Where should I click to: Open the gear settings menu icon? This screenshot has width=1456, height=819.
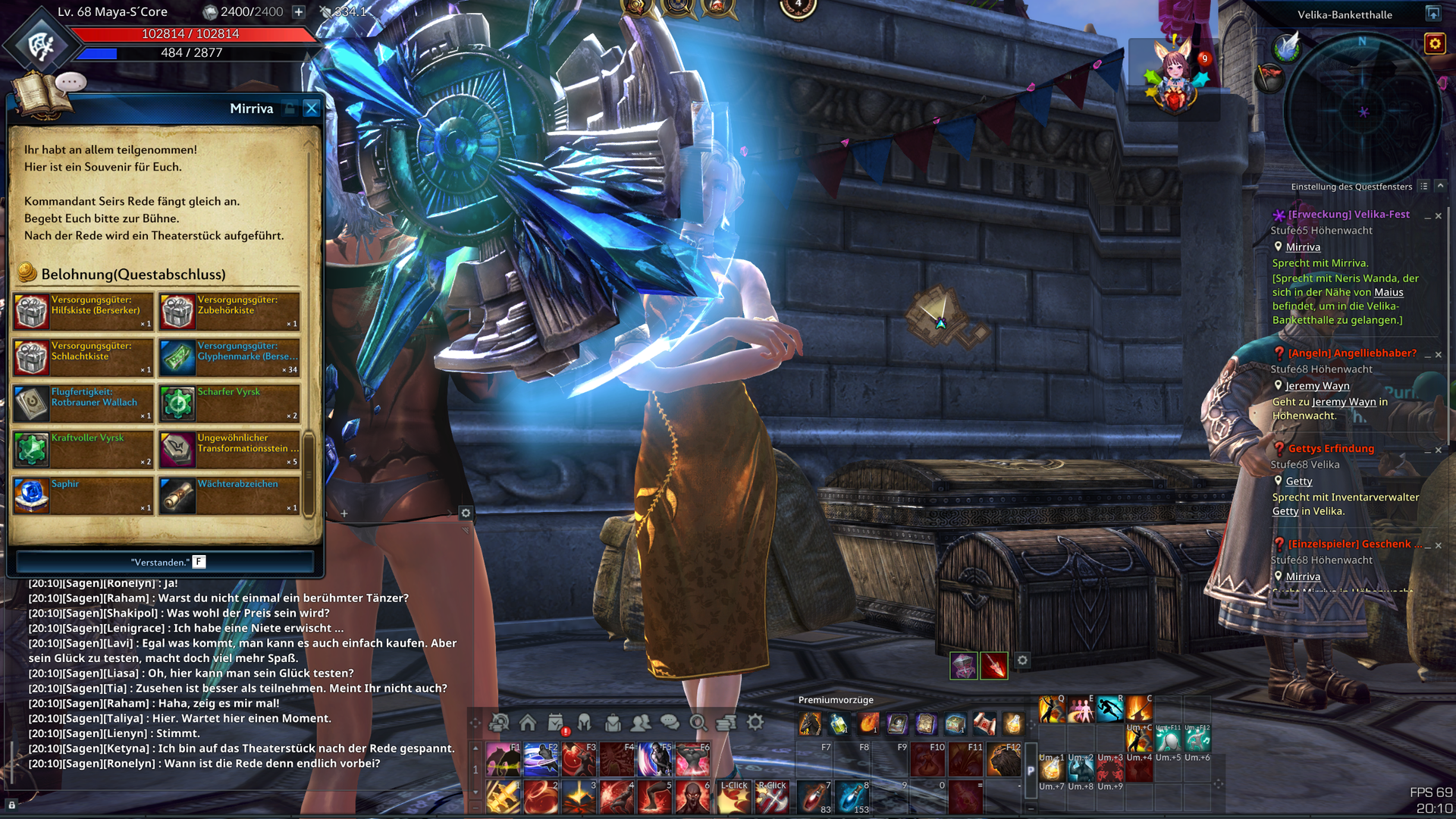(755, 722)
